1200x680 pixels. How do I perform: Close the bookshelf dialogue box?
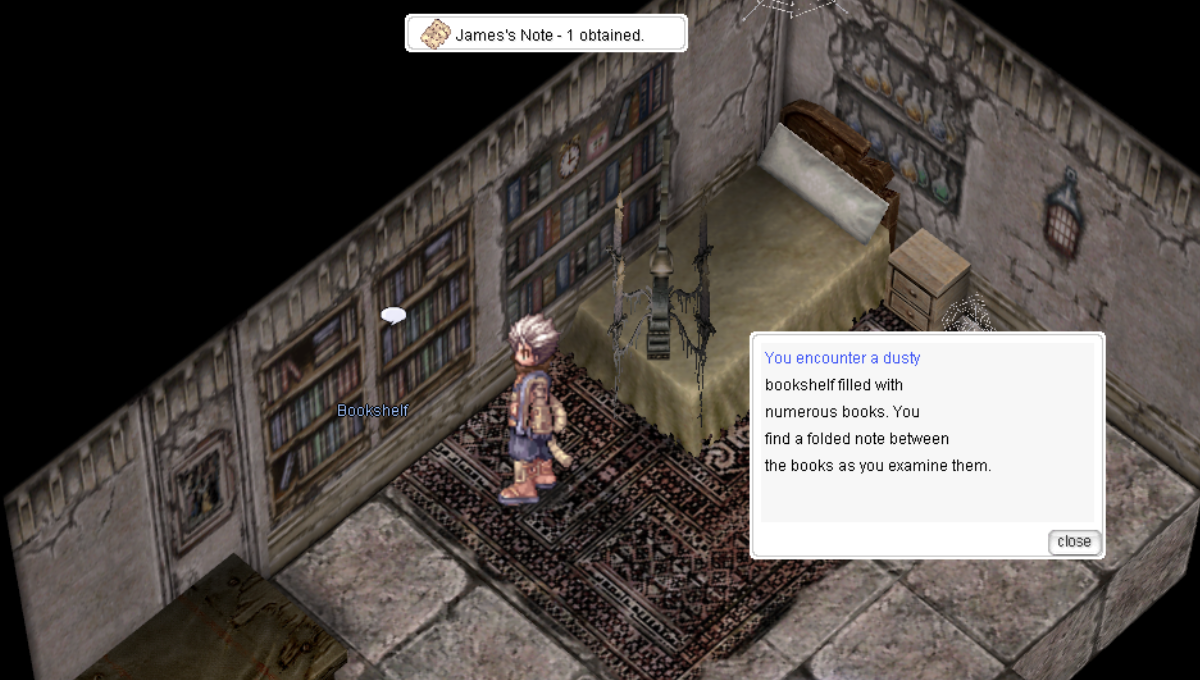(1074, 542)
